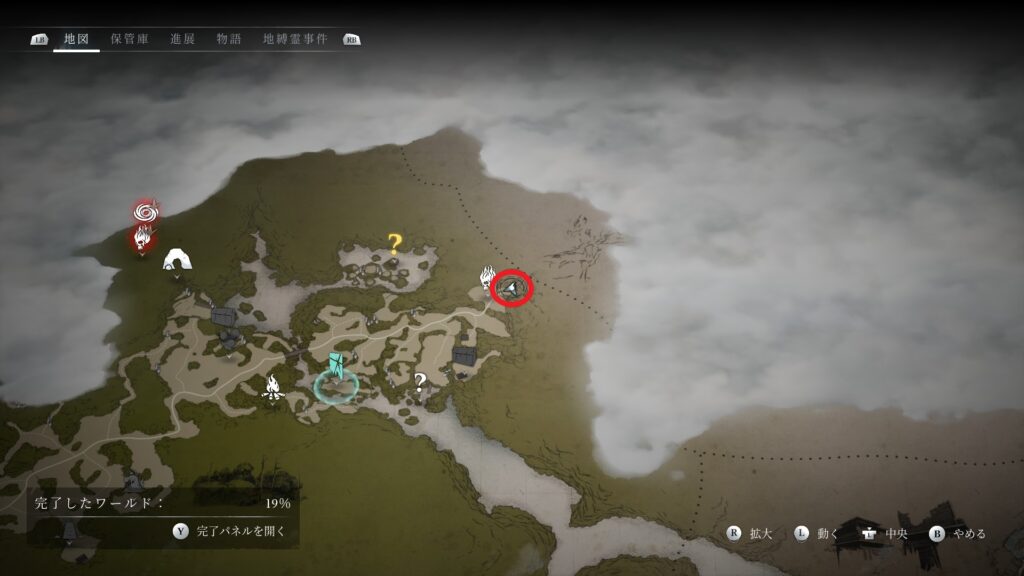Viewport: 1024px width, 576px height.
Task: Open the 保管庫 tab
Action: point(129,39)
